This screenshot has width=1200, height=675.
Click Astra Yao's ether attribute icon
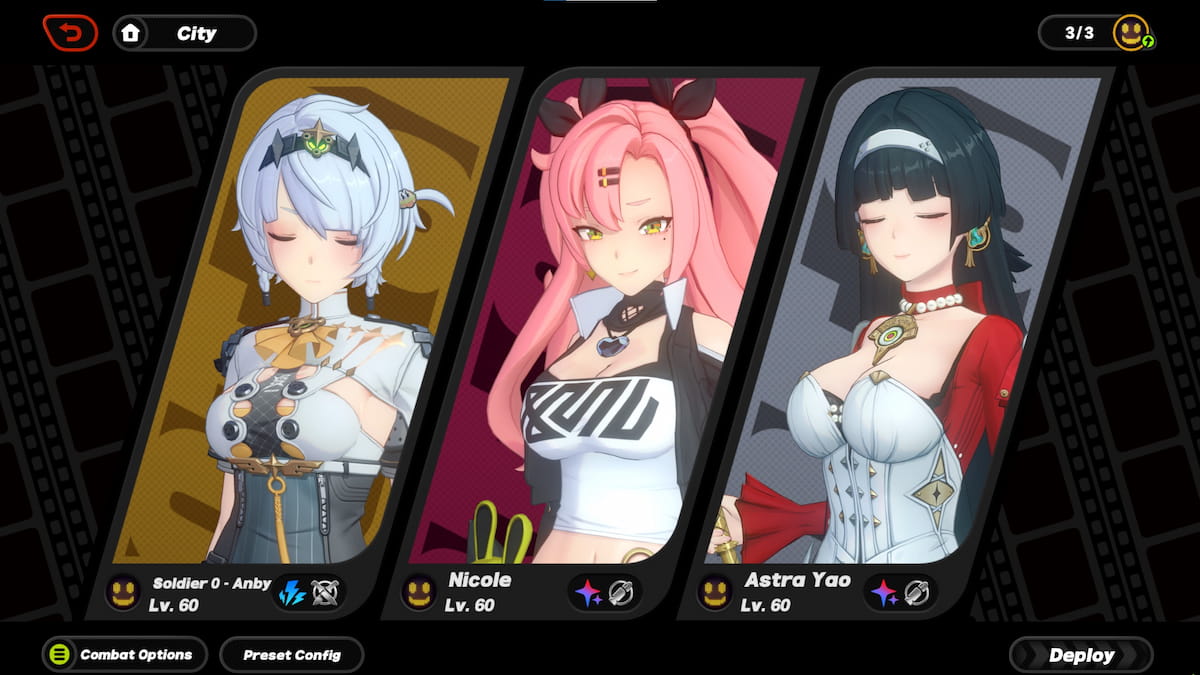883,593
